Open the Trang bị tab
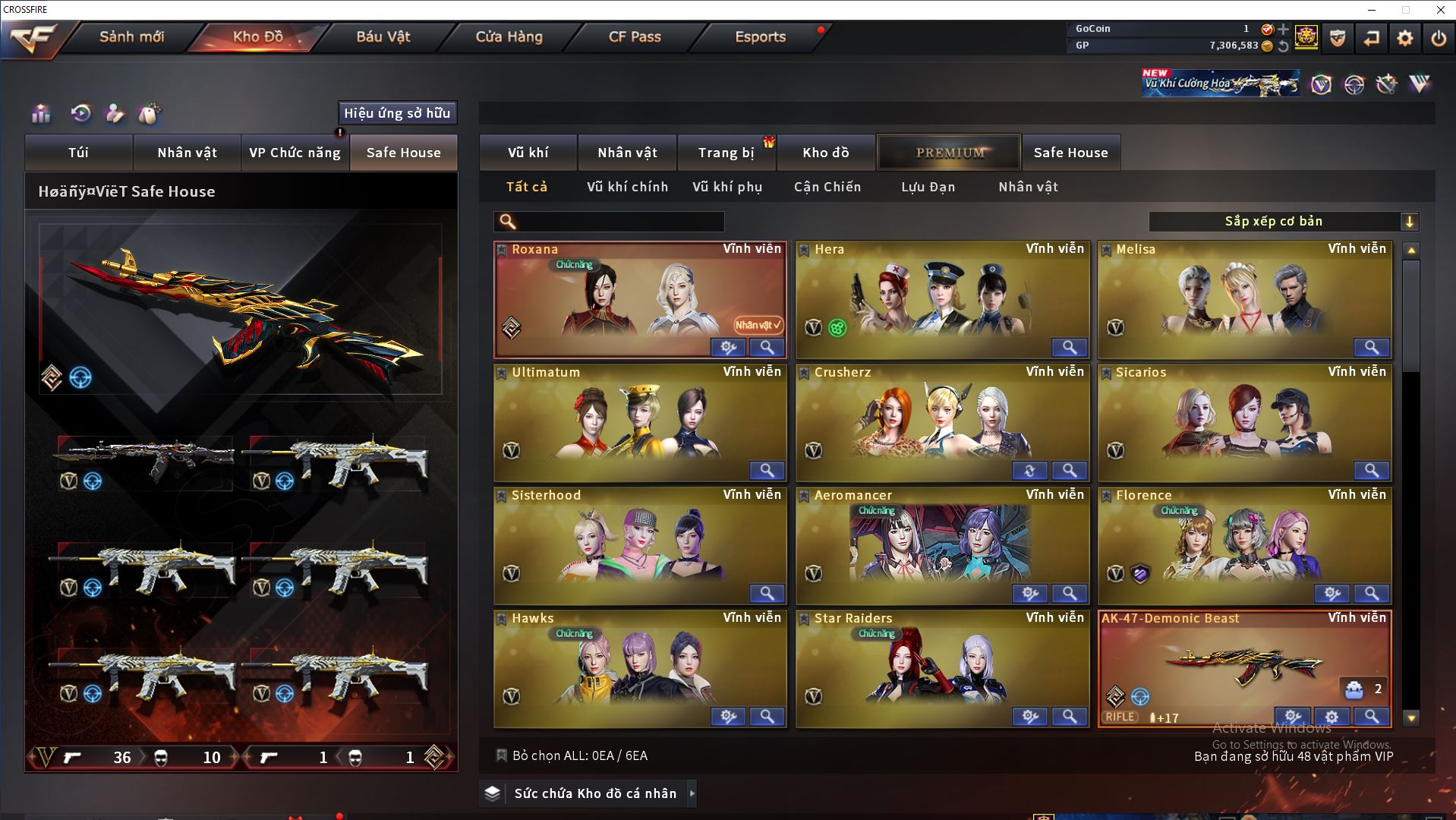Screen dimensions: 1456x820 pyautogui.click(x=726, y=153)
